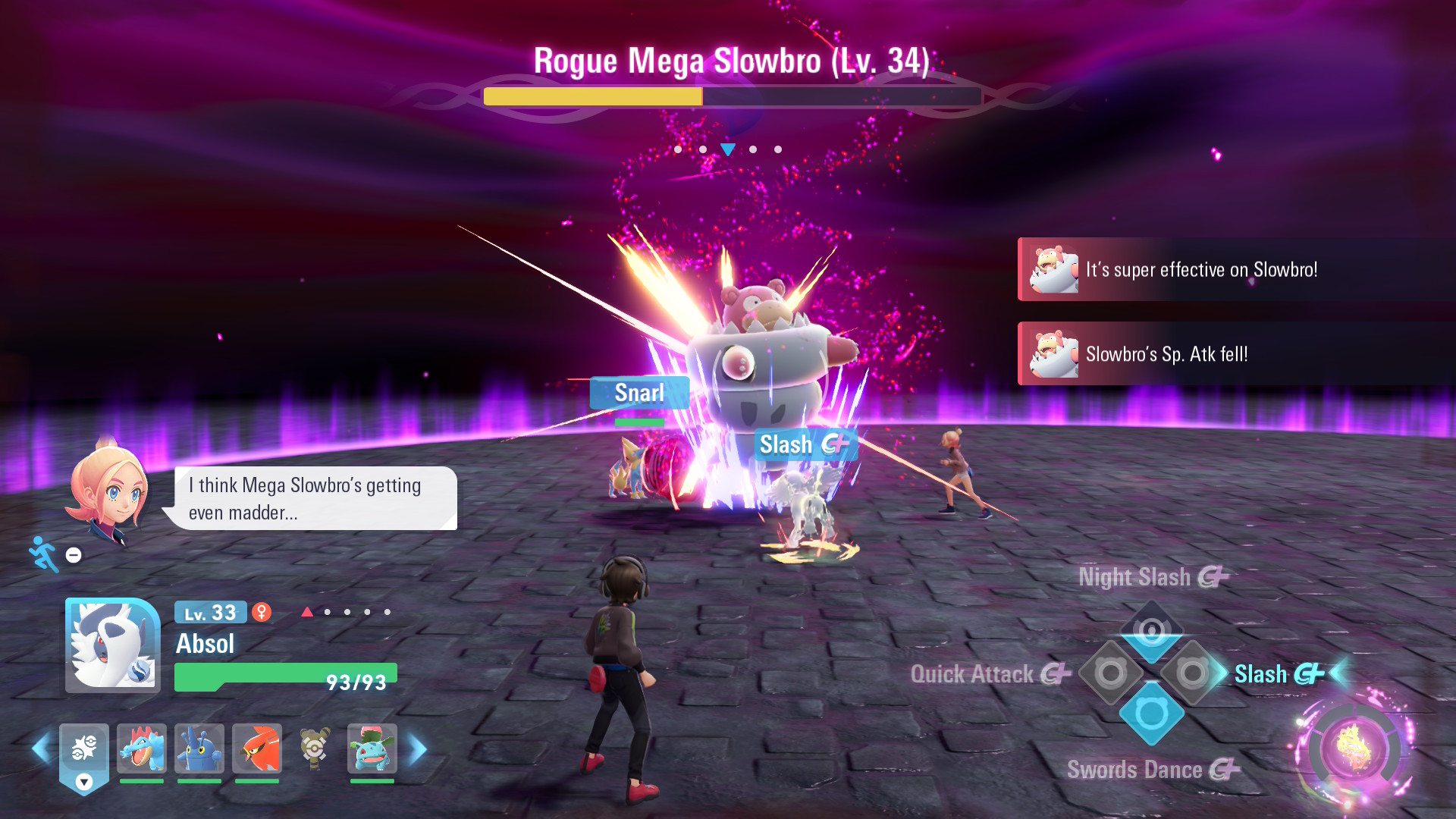Viewport: 1456px width, 819px height.
Task: Select the Ivysaur party slot
Action: coord(372,748)
